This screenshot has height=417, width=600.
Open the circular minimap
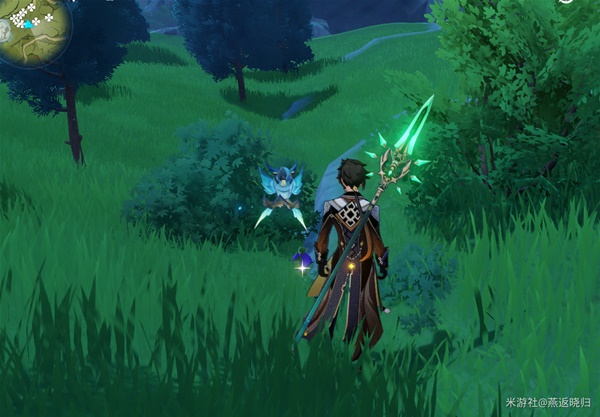(30, 28)
